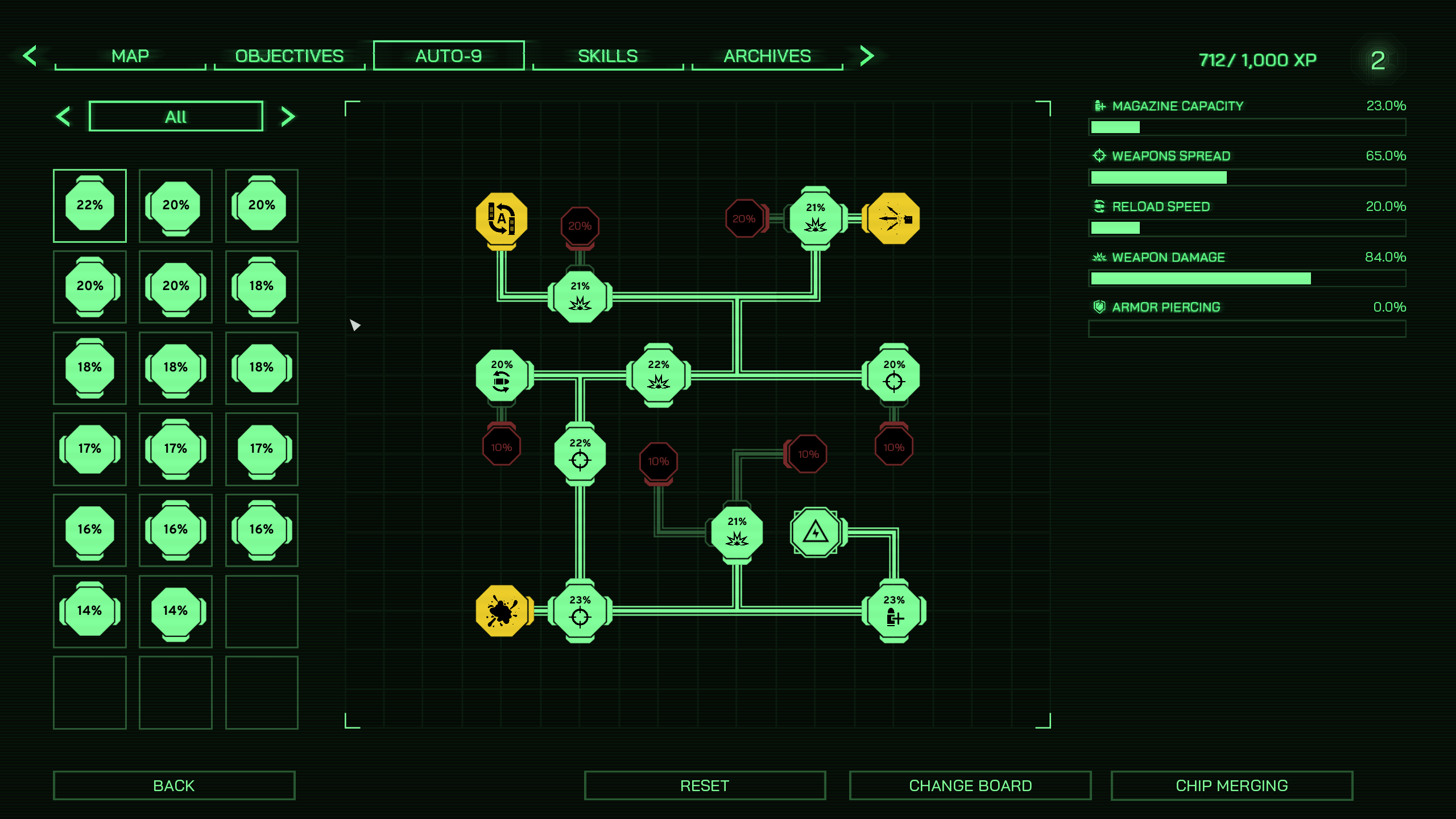Cycle chip filter to previous category
Viewport: 1456px width, 819px height.
(63, 117)
